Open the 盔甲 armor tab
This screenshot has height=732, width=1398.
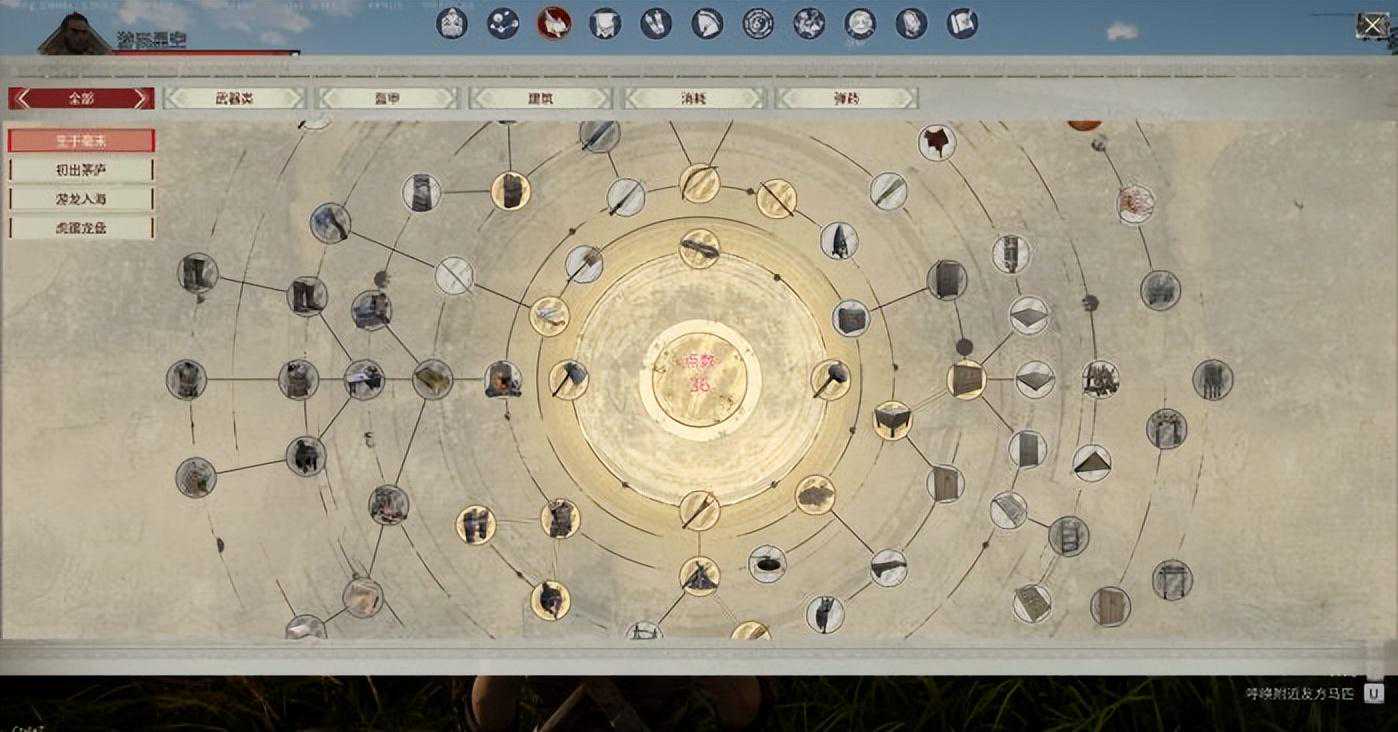tap(387, 98)
